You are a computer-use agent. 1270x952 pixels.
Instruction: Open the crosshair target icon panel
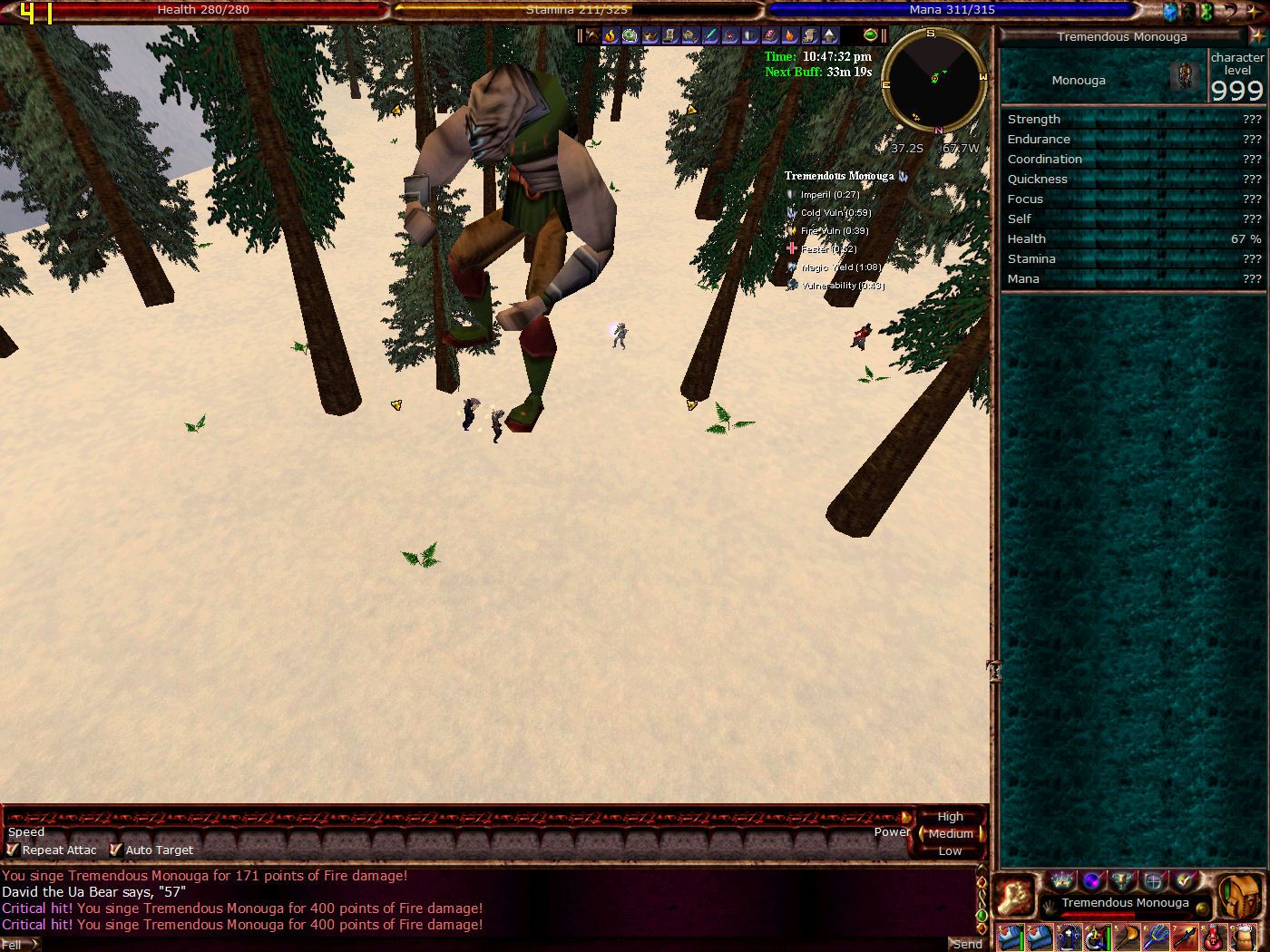tap(1154, 880)
